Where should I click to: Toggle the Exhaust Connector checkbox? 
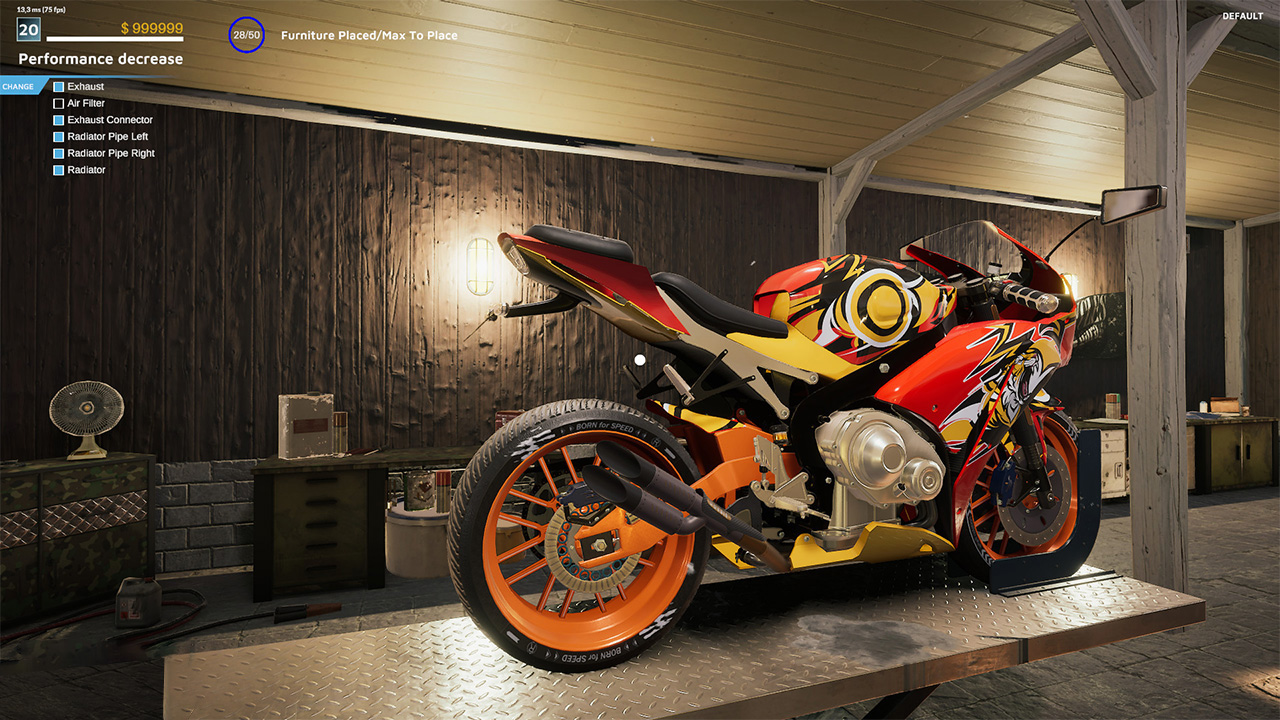click(59, 120)
